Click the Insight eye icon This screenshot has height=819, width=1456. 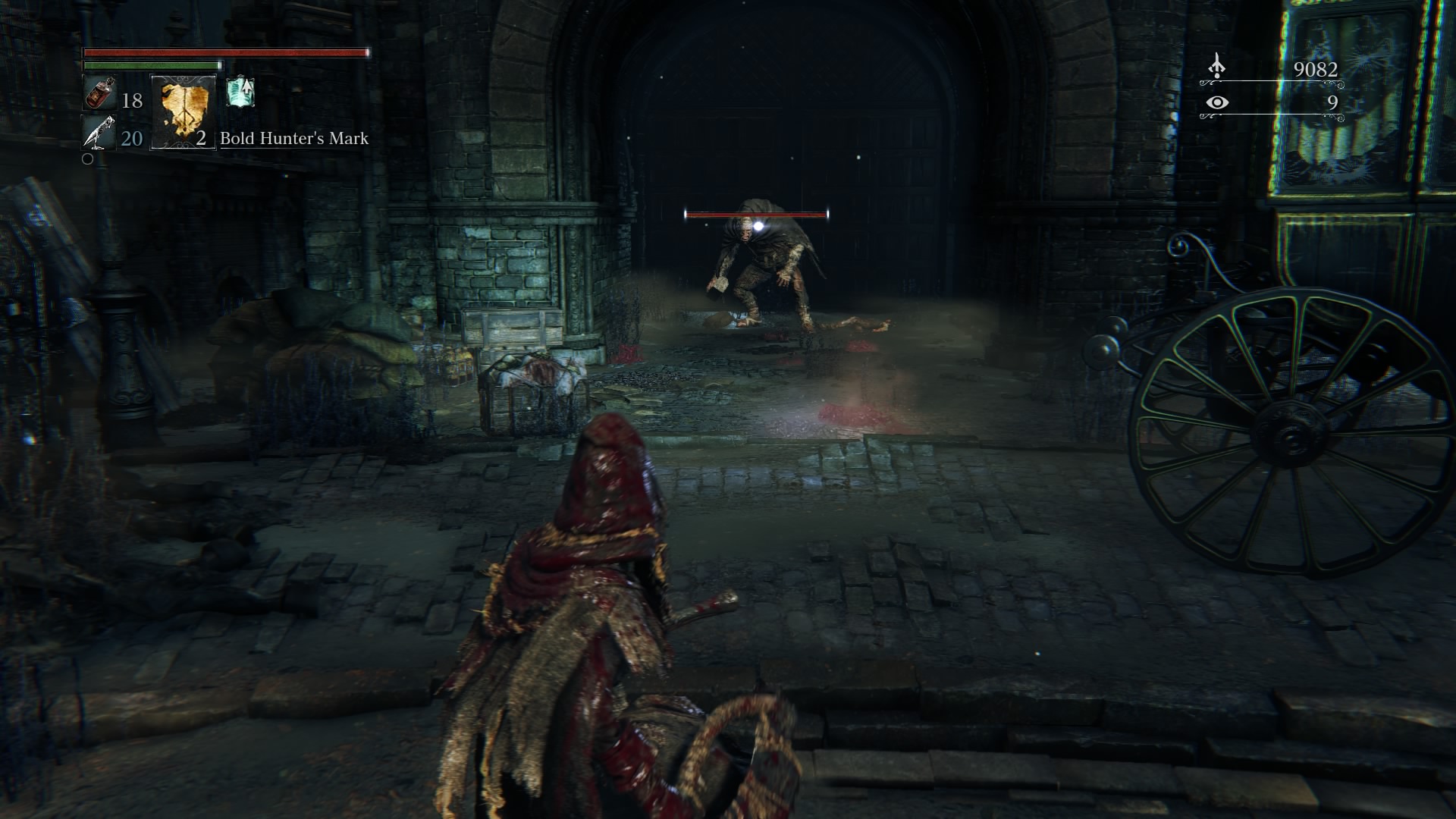coord(1217,102)
